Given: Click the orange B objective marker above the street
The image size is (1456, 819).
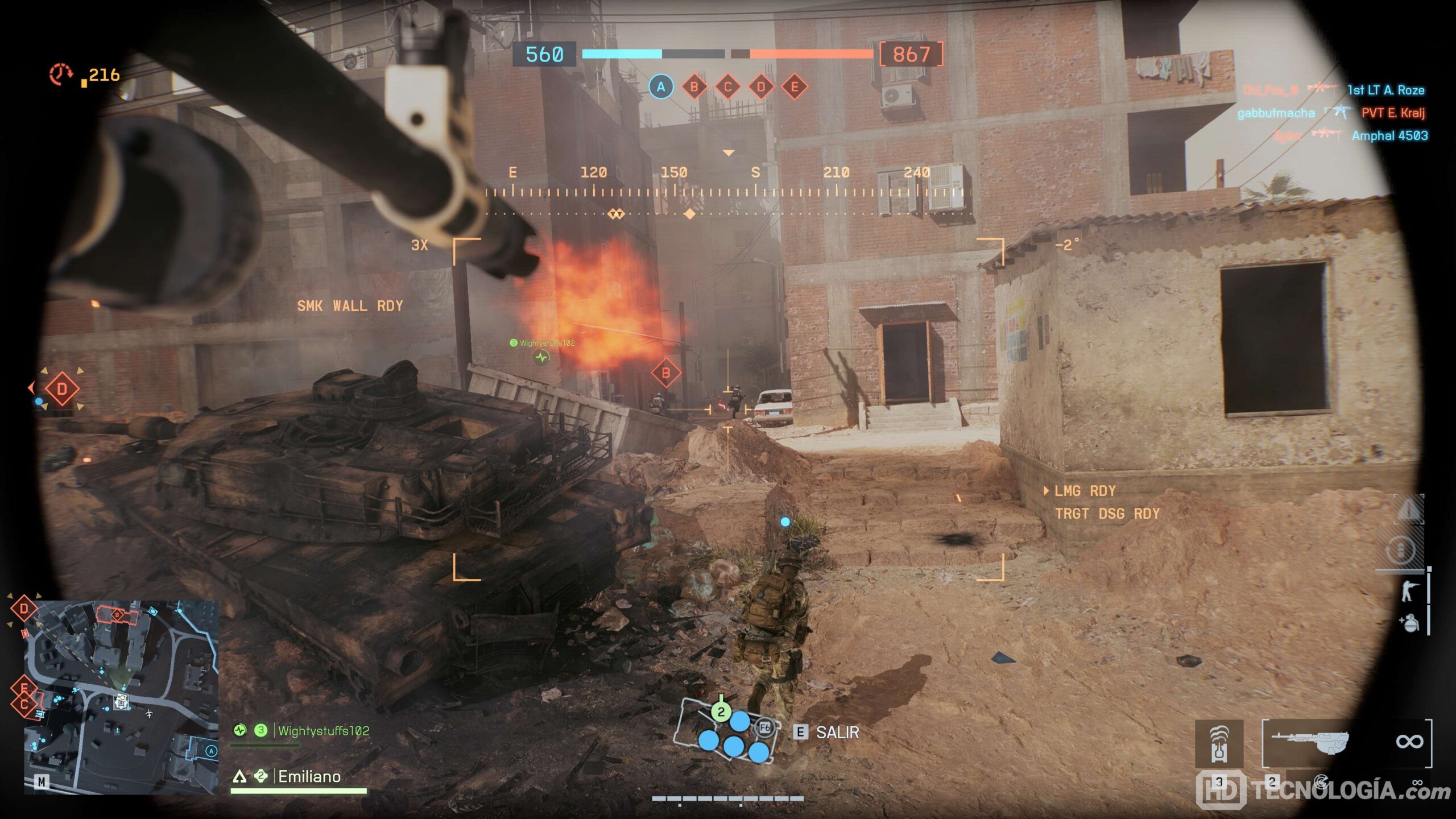Looking at the screenshot, I should pyautogui.click(x=665, y=374).
